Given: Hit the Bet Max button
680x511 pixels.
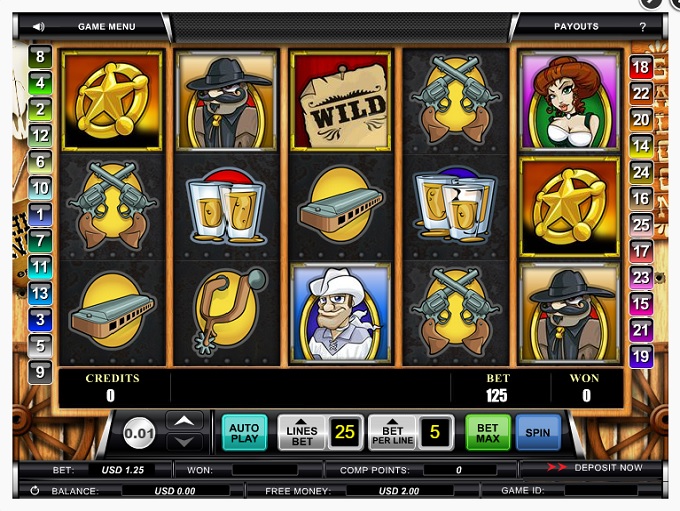Looking at the screenshot, I should [x=488, y=433].
